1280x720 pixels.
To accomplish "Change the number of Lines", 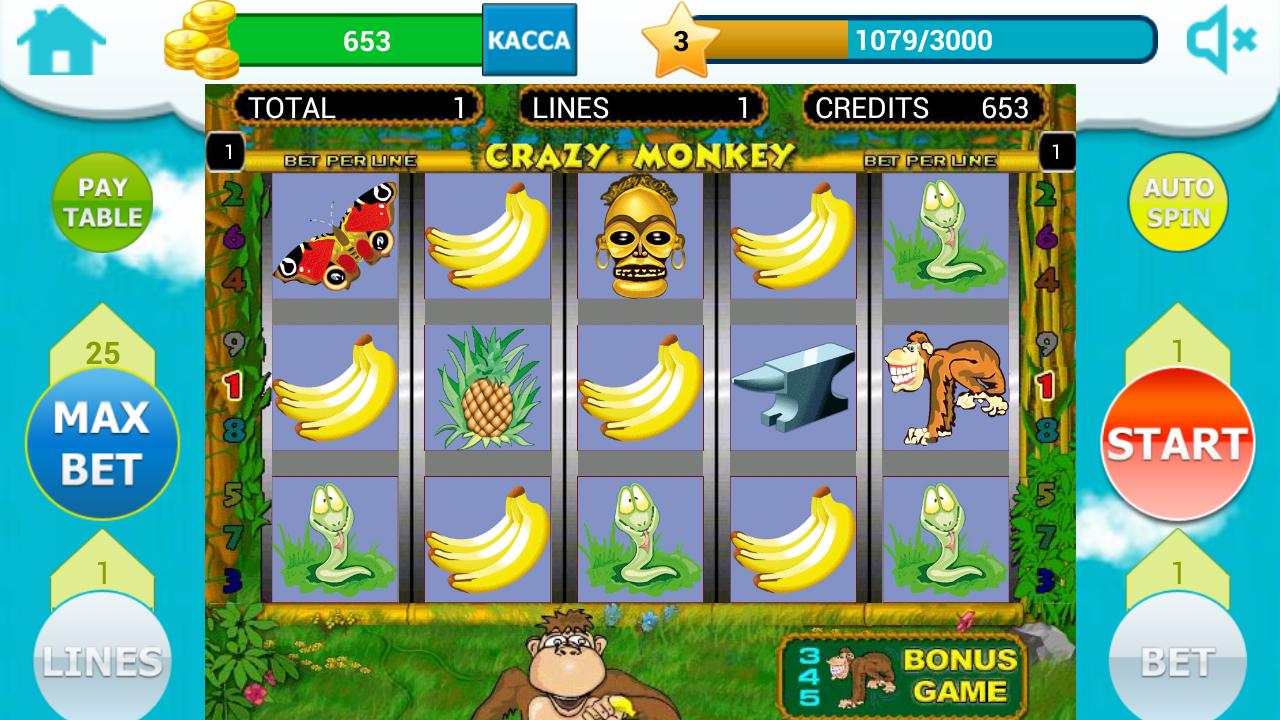I will click(x=102, y=660).
